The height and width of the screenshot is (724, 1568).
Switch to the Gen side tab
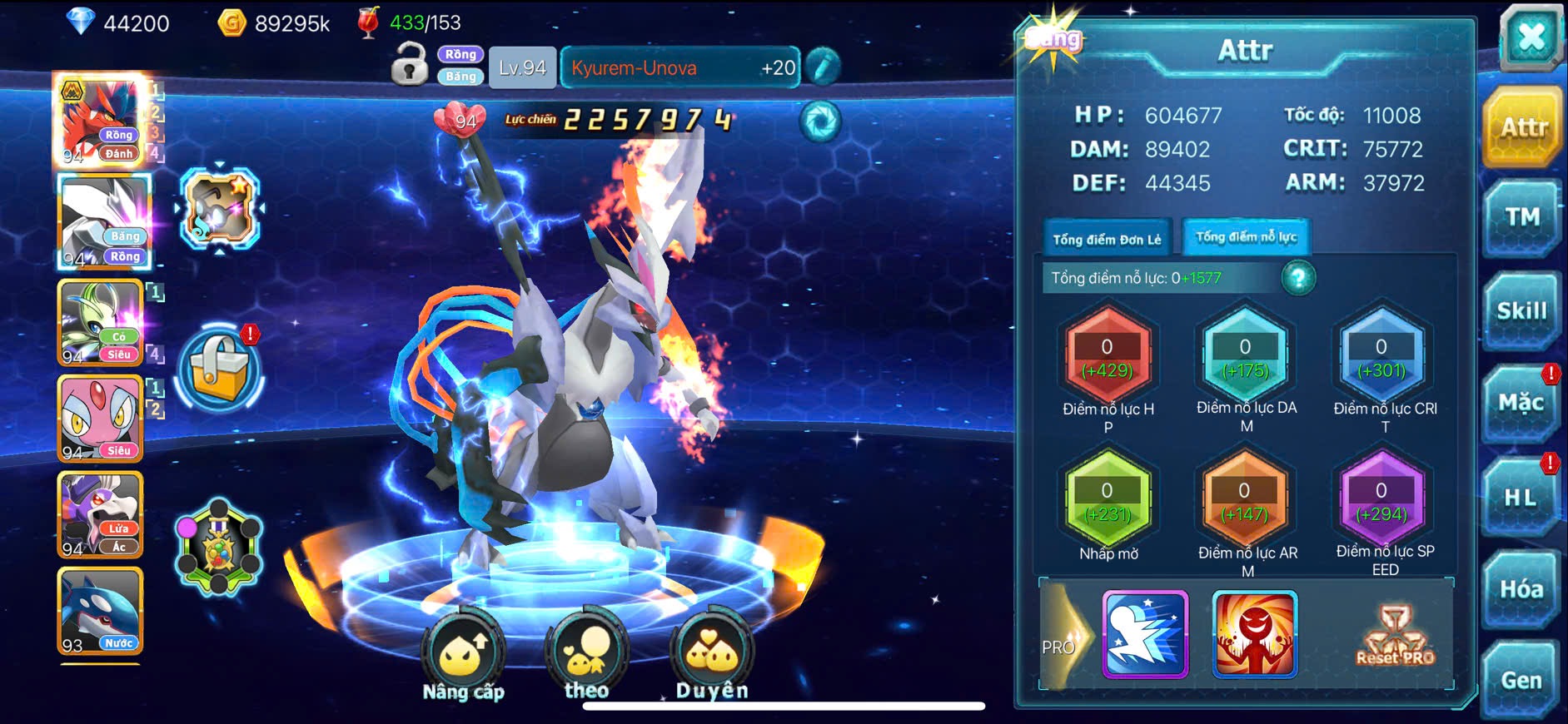(1521, 681)
